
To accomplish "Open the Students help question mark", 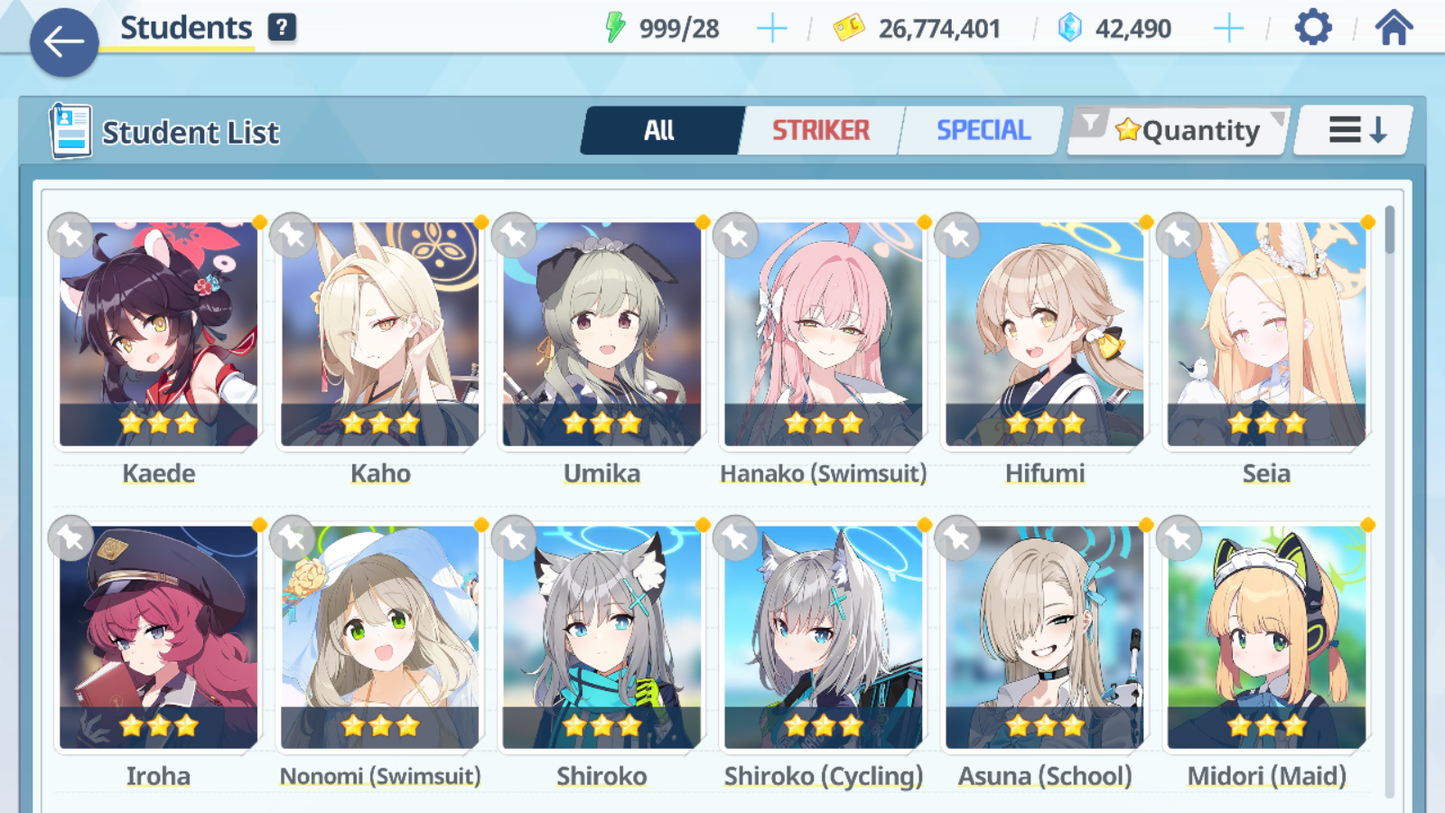I will click(282, 28).
